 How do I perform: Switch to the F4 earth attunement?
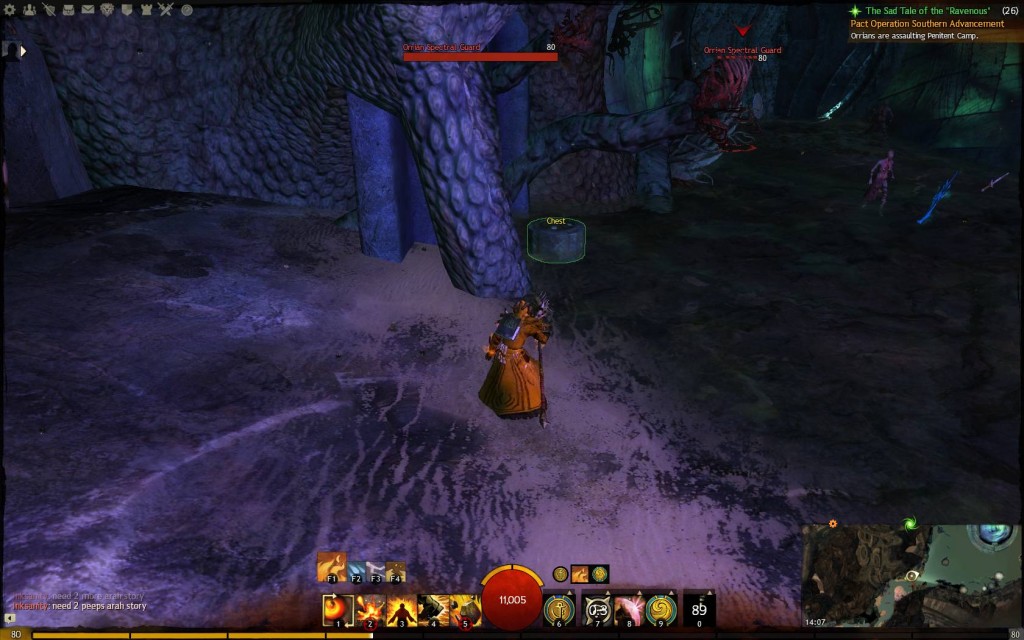point(396,571)
